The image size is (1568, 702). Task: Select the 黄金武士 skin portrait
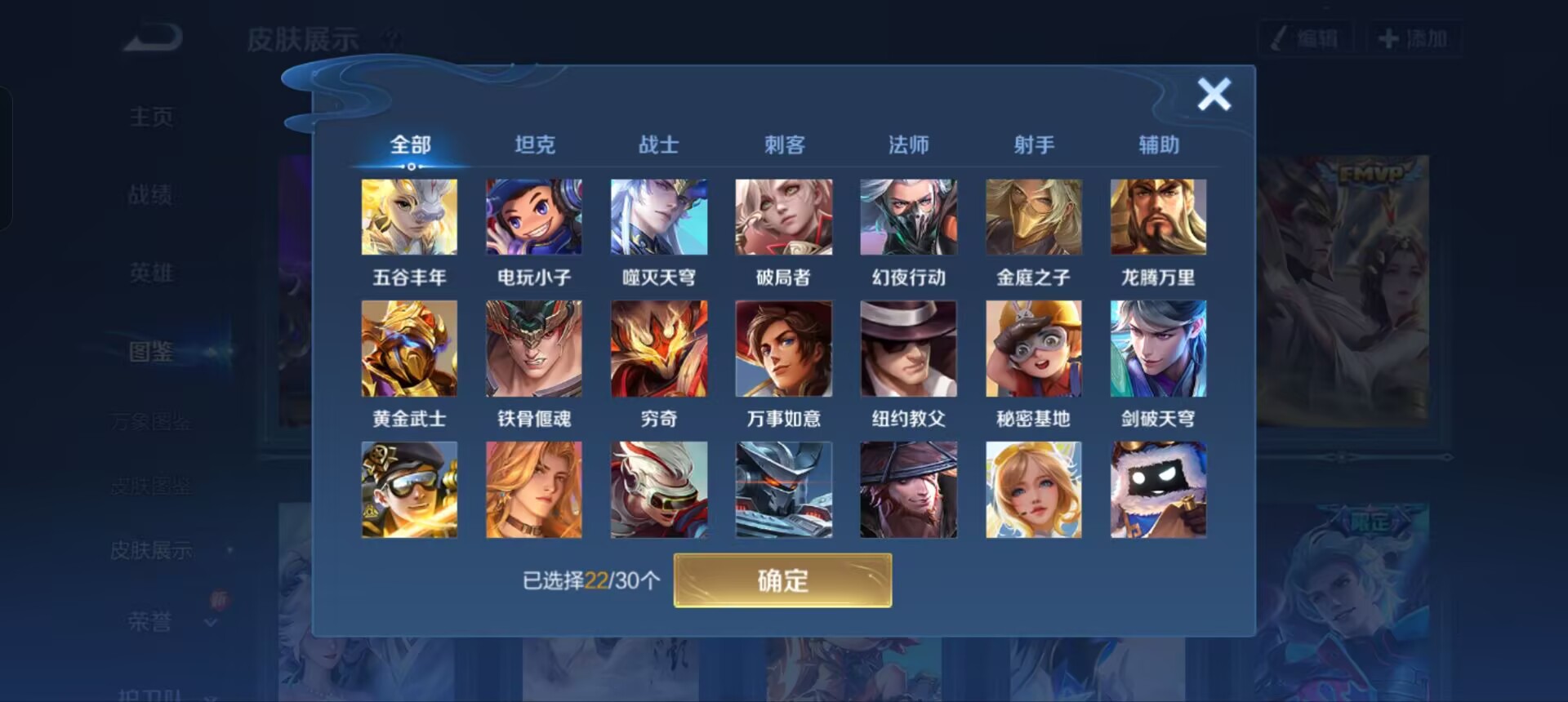click(x=409, y=349)
